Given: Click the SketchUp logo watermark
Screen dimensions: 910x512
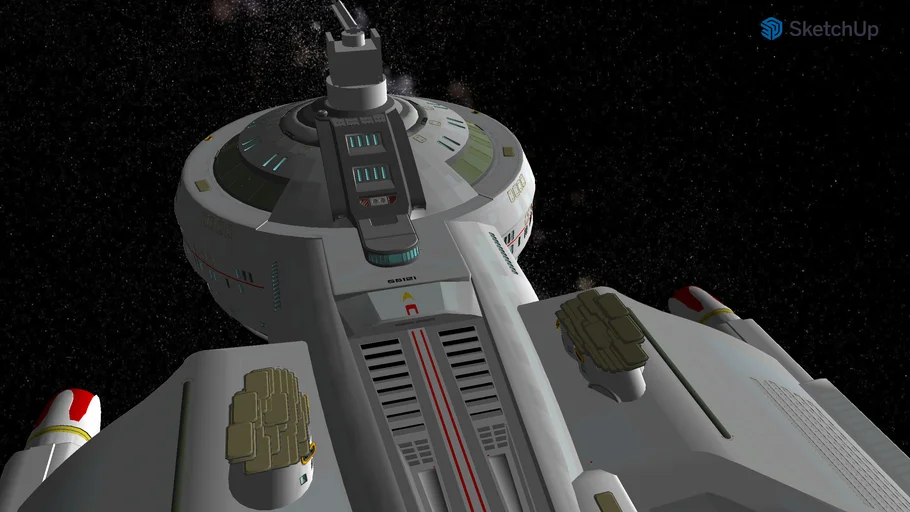Looking at the screenshot, I should pos(819,29).
